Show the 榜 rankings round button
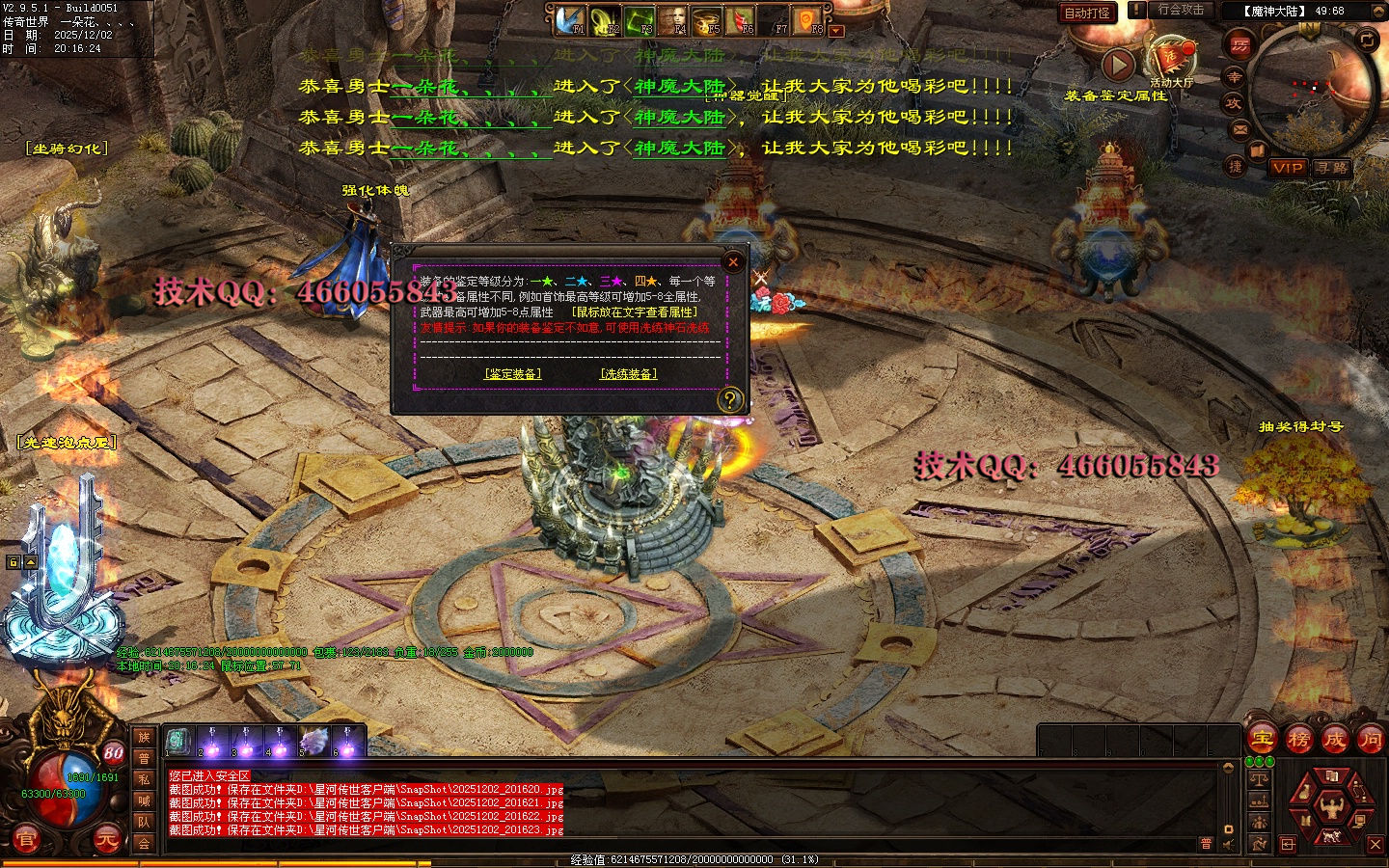Screen dimensions: 1389x868 [x=1298, y=740]
